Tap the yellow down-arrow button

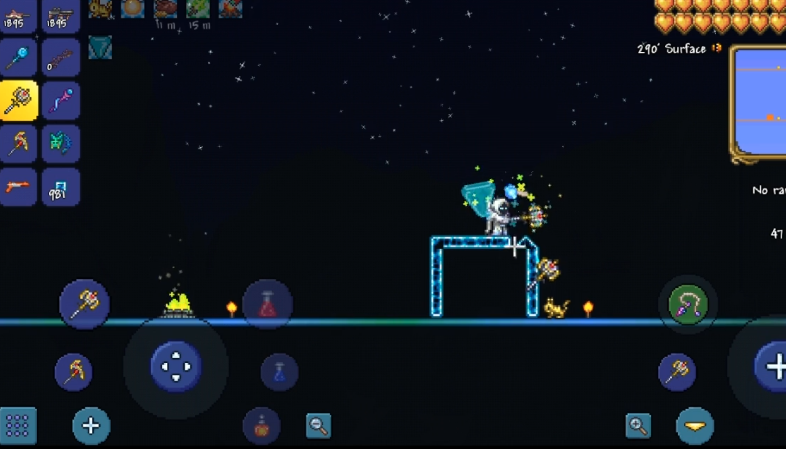click(695, 426)
